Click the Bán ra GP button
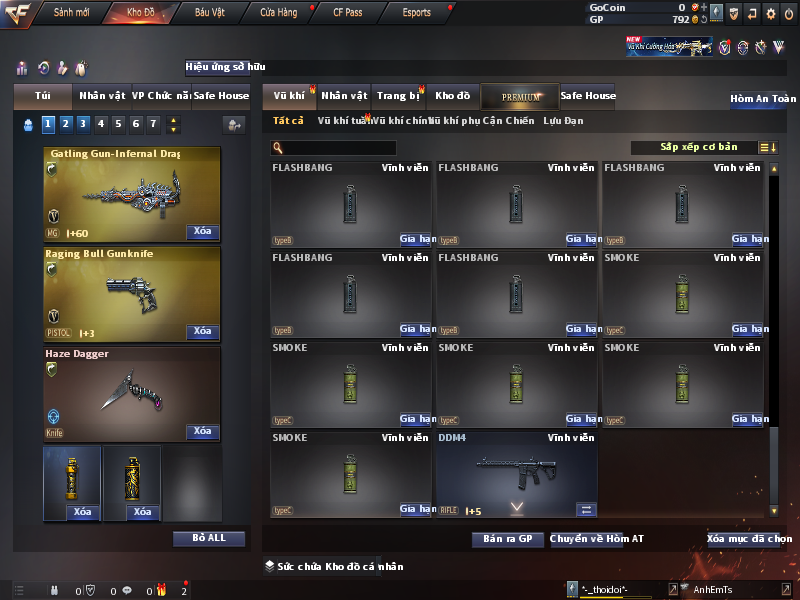 (507, 539)
